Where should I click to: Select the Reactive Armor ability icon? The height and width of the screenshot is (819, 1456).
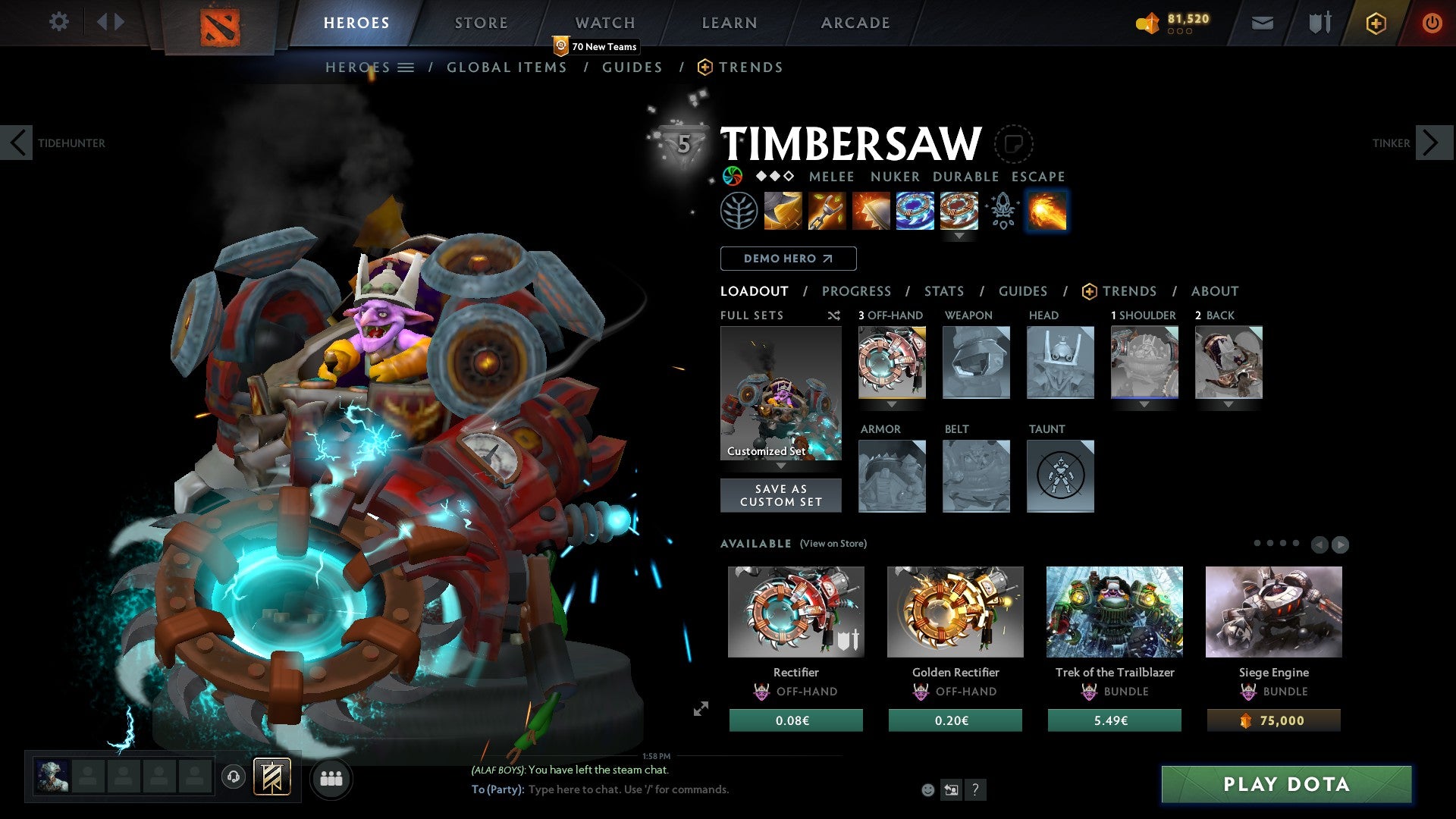871,211
